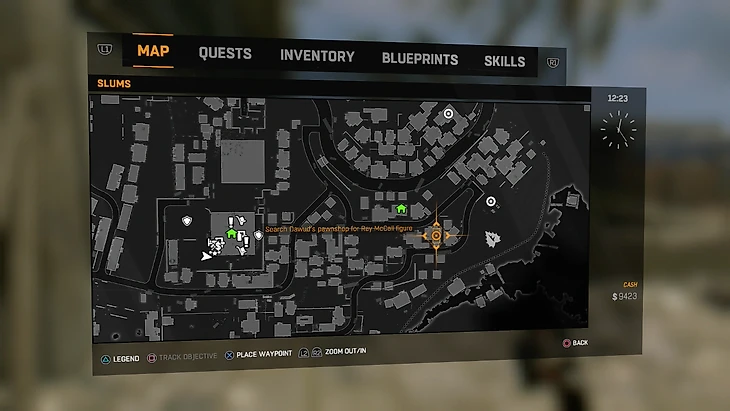730x411 pixels.
Task: Select the green safe house beside exclamation marks
Action: pyautogui.click(x=231, y=233)
